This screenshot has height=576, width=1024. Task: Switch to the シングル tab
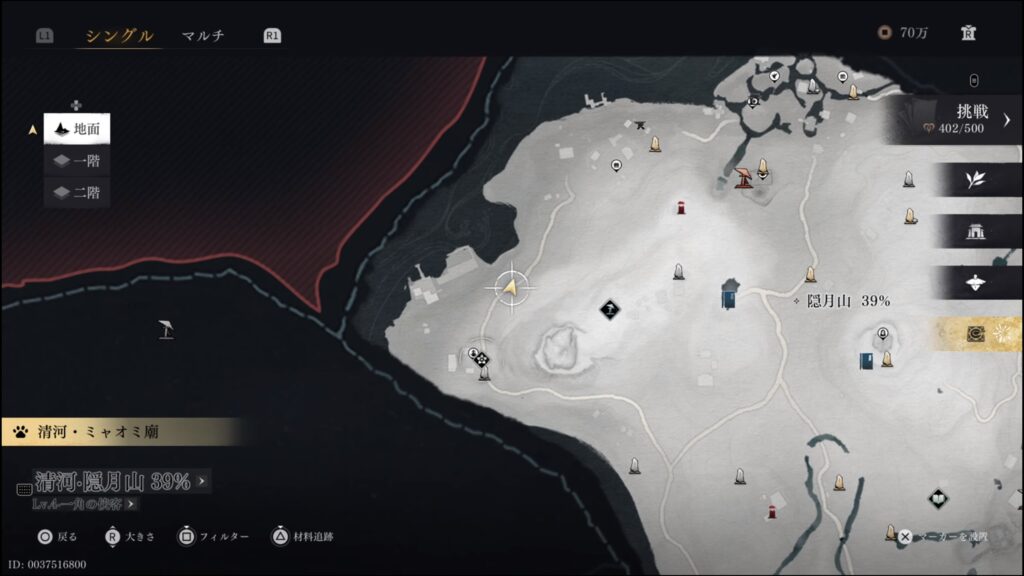[x=119, y=36]
